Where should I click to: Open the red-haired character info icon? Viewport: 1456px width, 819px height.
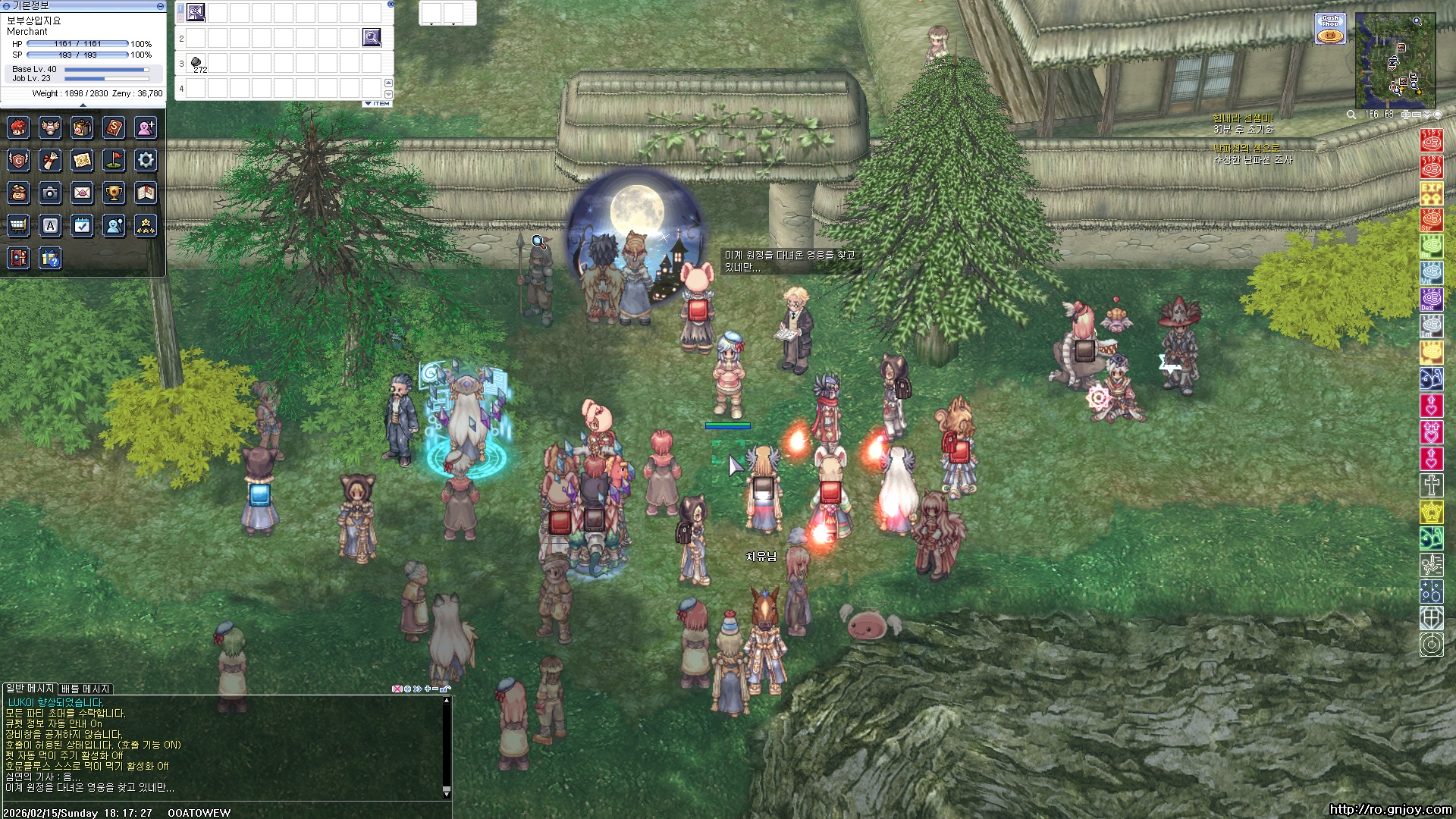pos(19,127)
